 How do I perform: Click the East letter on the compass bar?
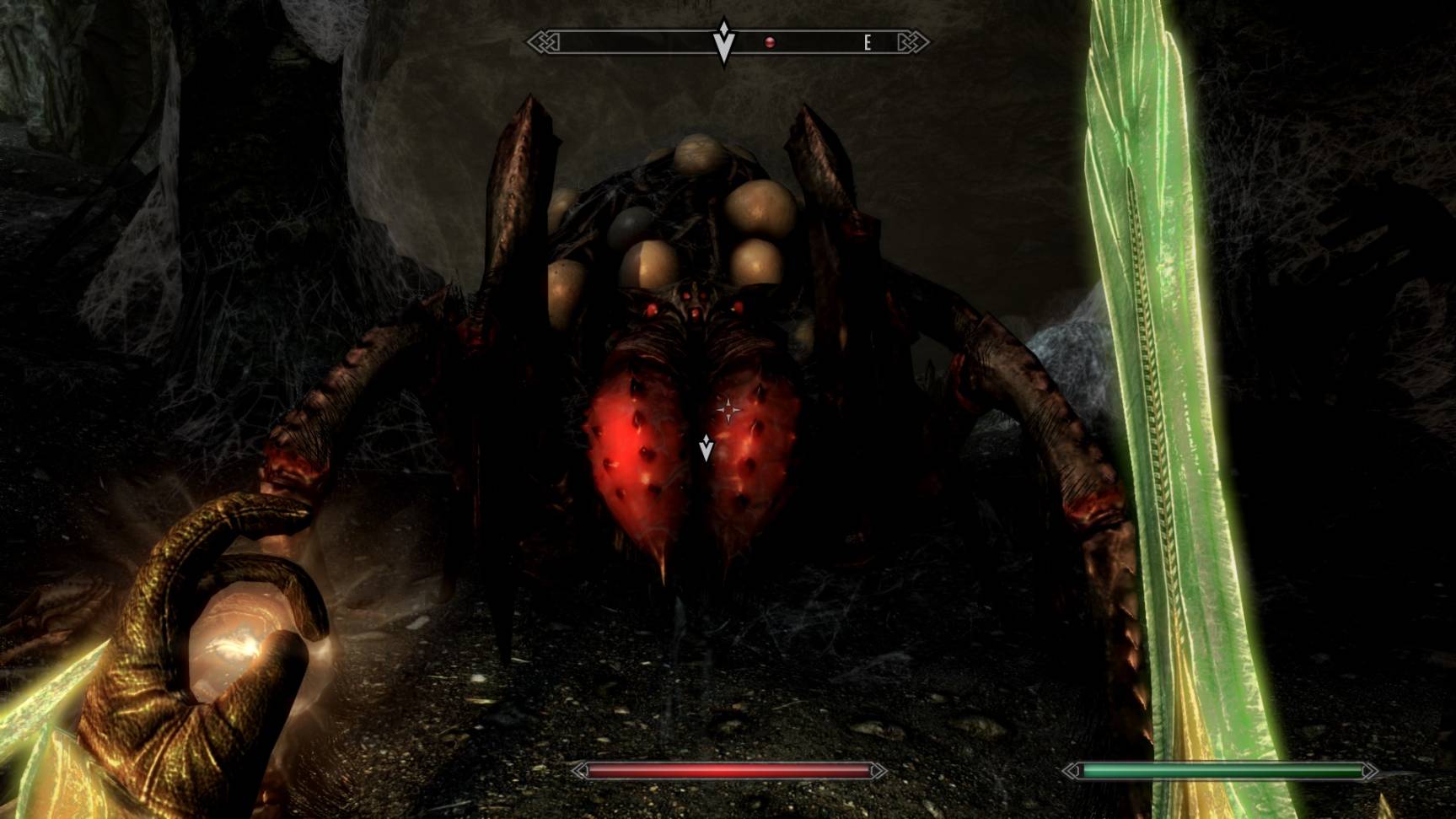pos(867,42)
